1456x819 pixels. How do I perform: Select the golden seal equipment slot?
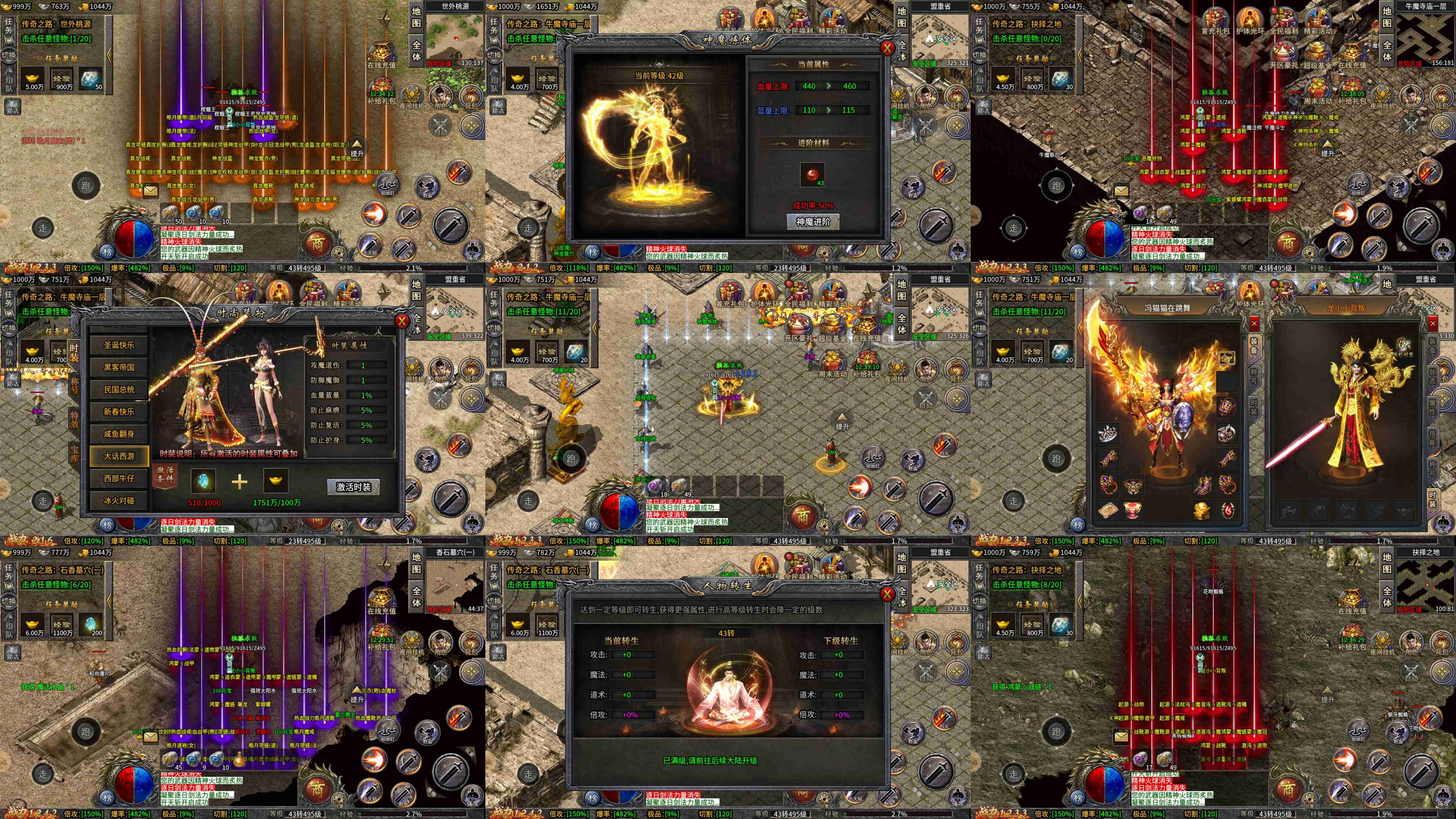tap(1201, 510)
